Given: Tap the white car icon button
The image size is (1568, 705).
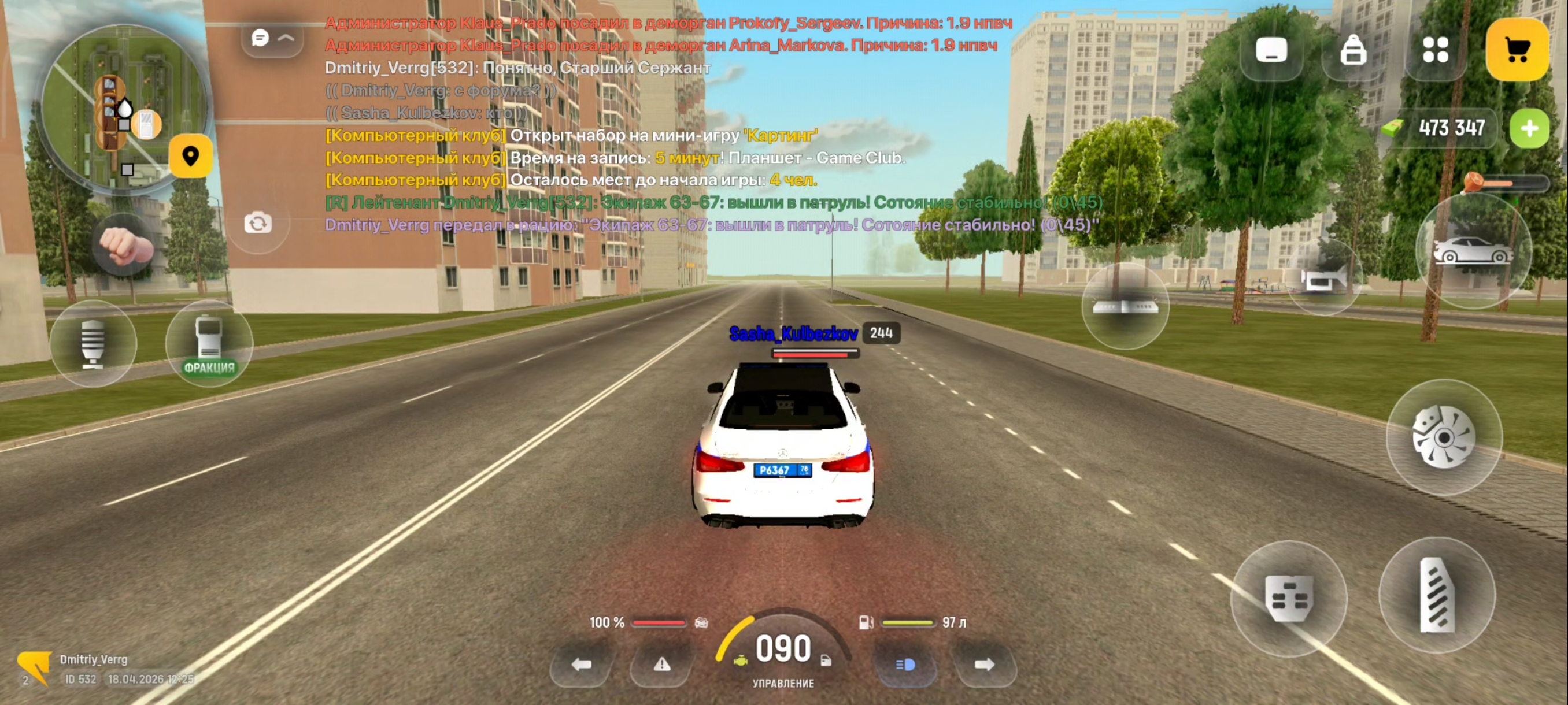Looking at the screenshot, I should 1472,251.
